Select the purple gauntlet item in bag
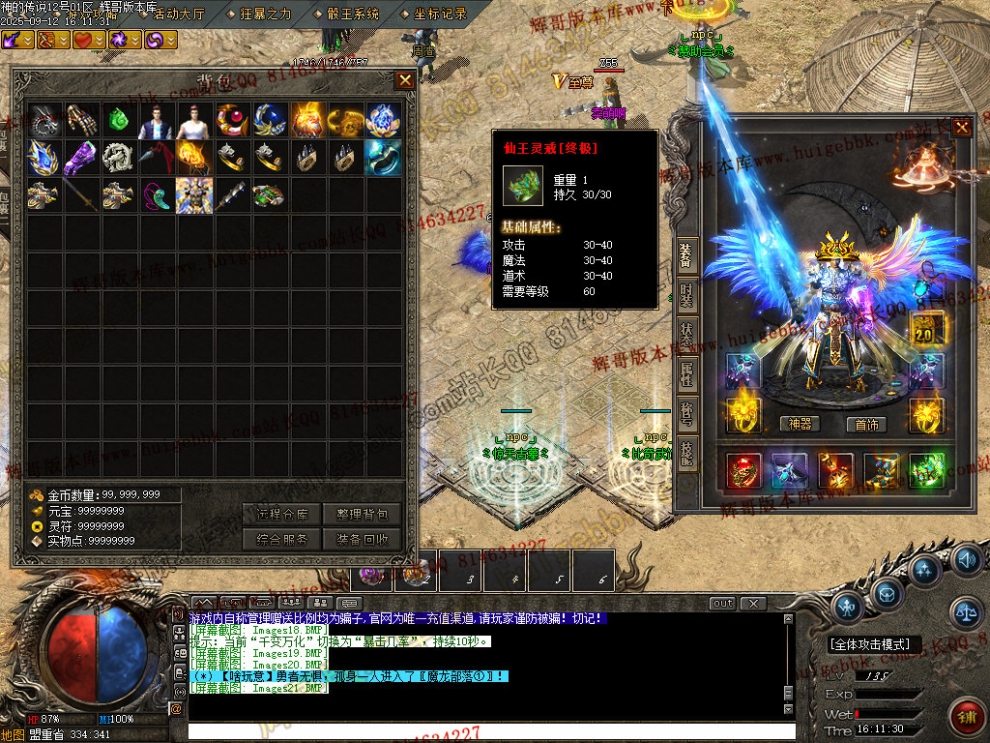 coord(81,157)
